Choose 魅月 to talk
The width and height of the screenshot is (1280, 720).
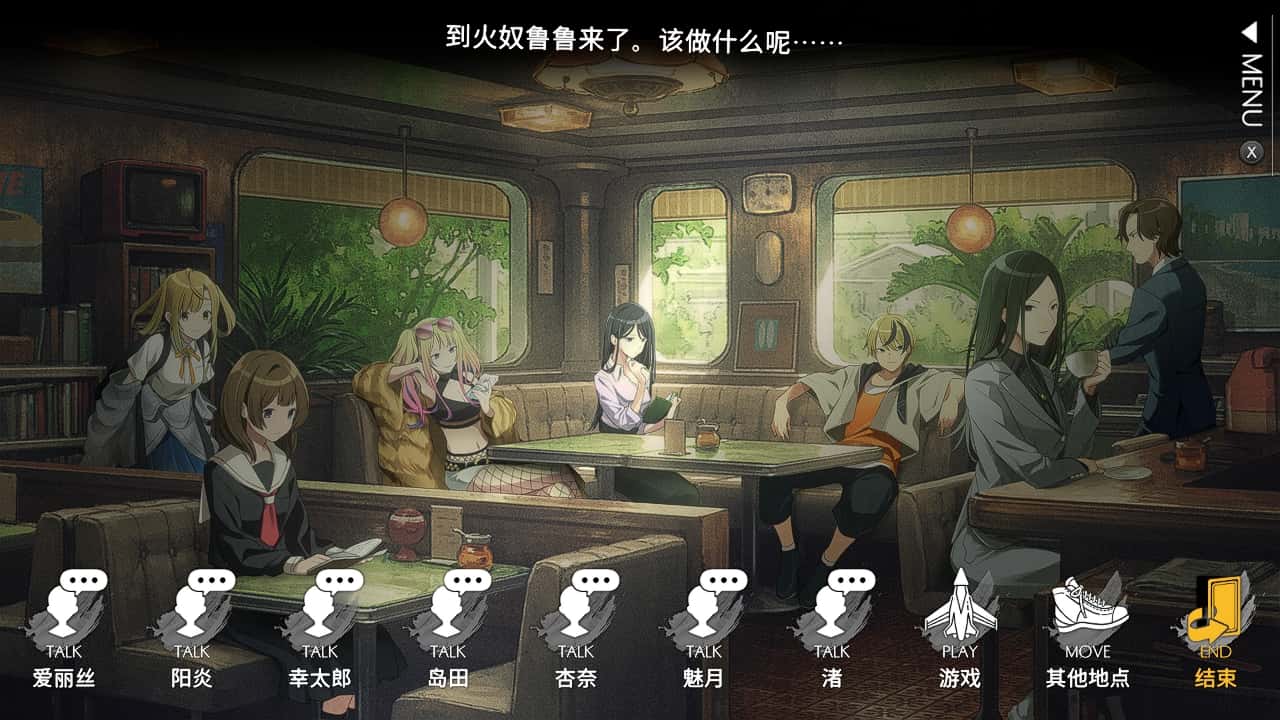[x=704, y=627]
